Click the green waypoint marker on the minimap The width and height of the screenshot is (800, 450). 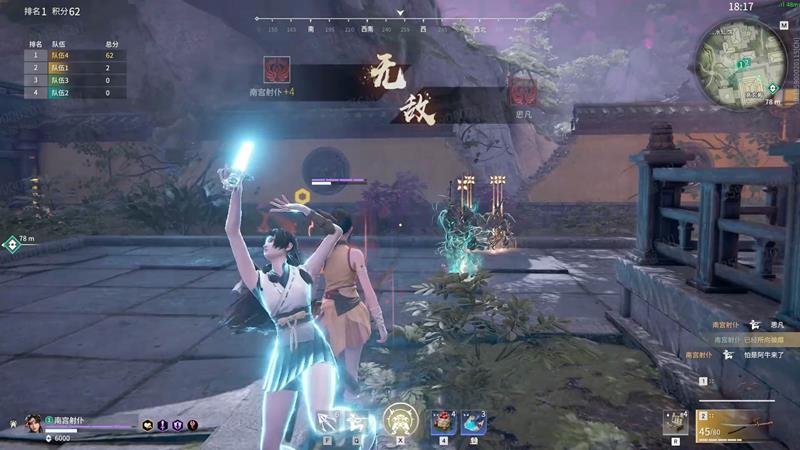click(x=743, y=63)
